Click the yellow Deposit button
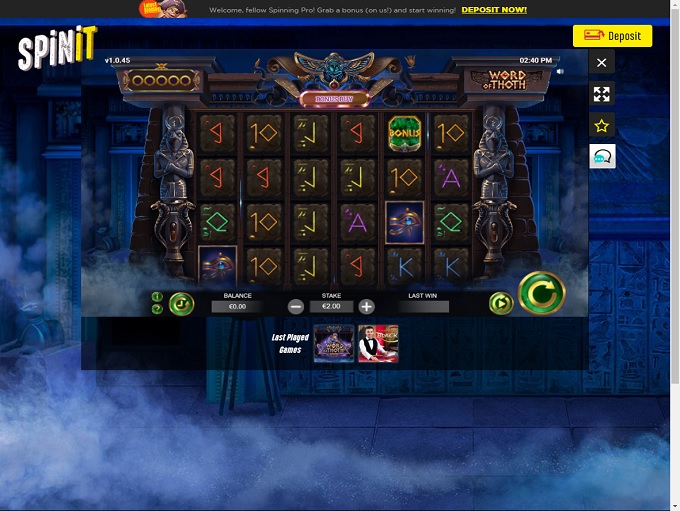Screen dimensions: 680x511 click(x=612, y=36)
